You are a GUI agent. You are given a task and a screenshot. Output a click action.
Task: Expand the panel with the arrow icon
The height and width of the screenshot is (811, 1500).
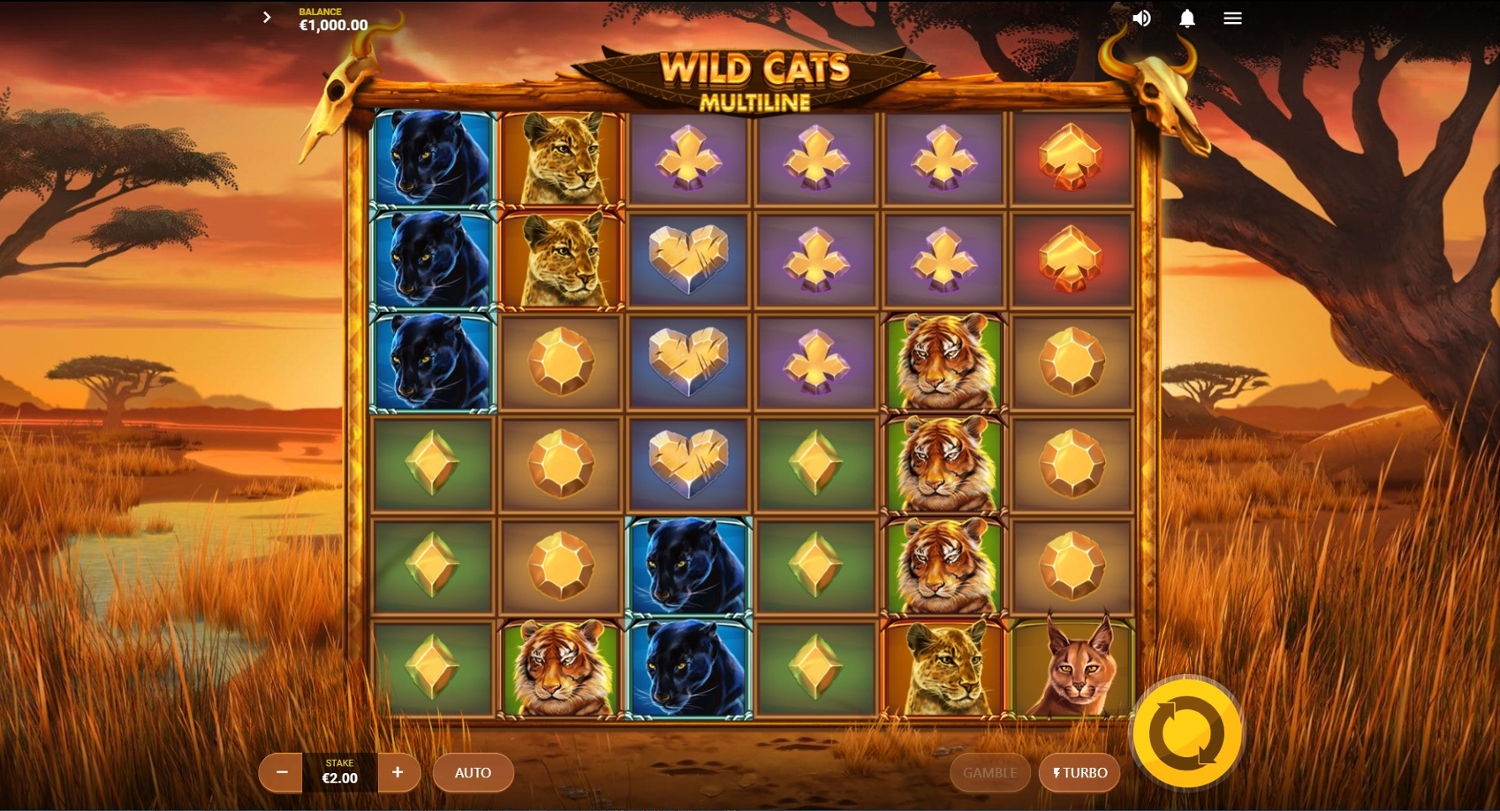267,17
